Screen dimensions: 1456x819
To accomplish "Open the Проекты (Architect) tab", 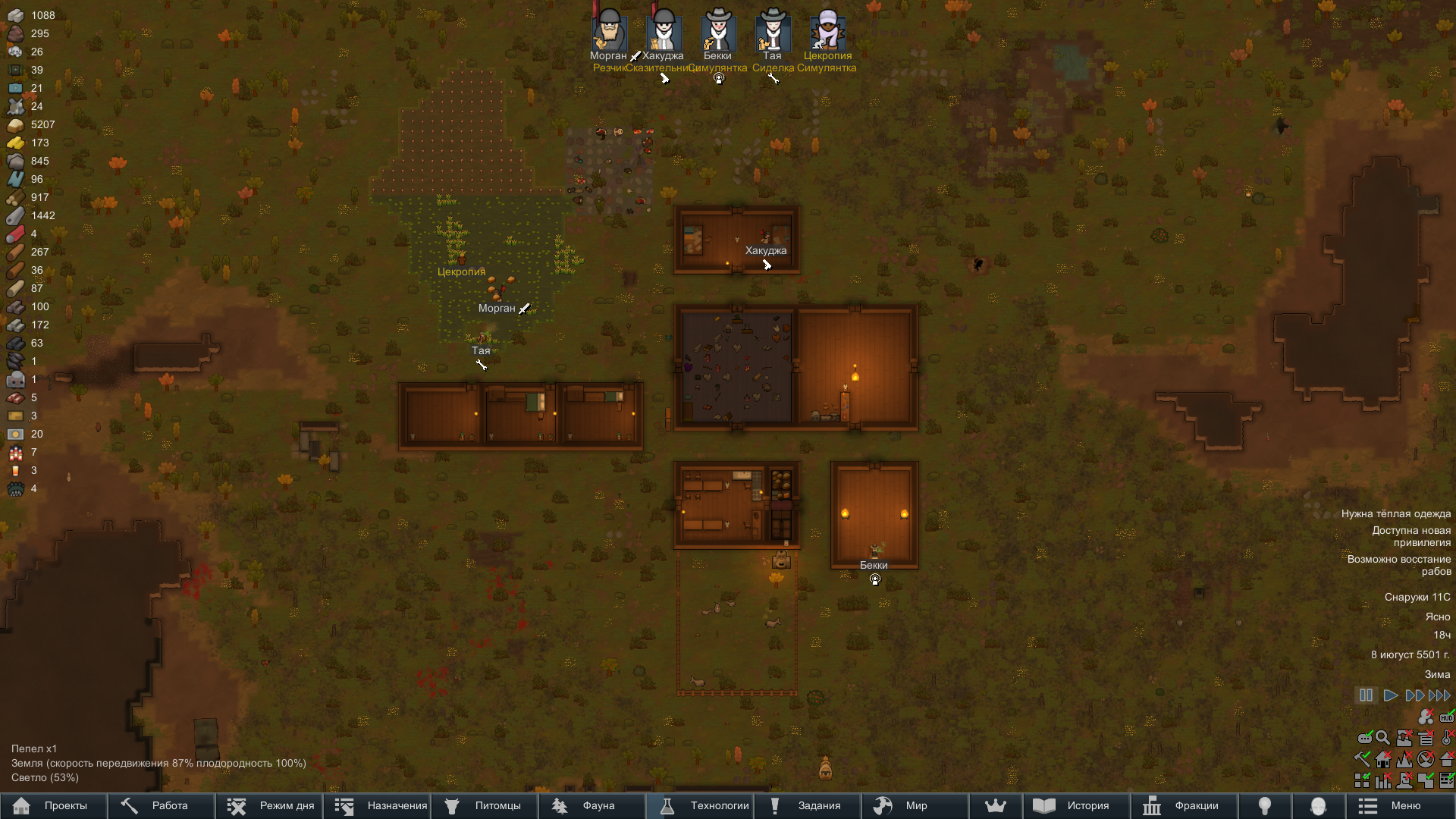I will [53, 805].
